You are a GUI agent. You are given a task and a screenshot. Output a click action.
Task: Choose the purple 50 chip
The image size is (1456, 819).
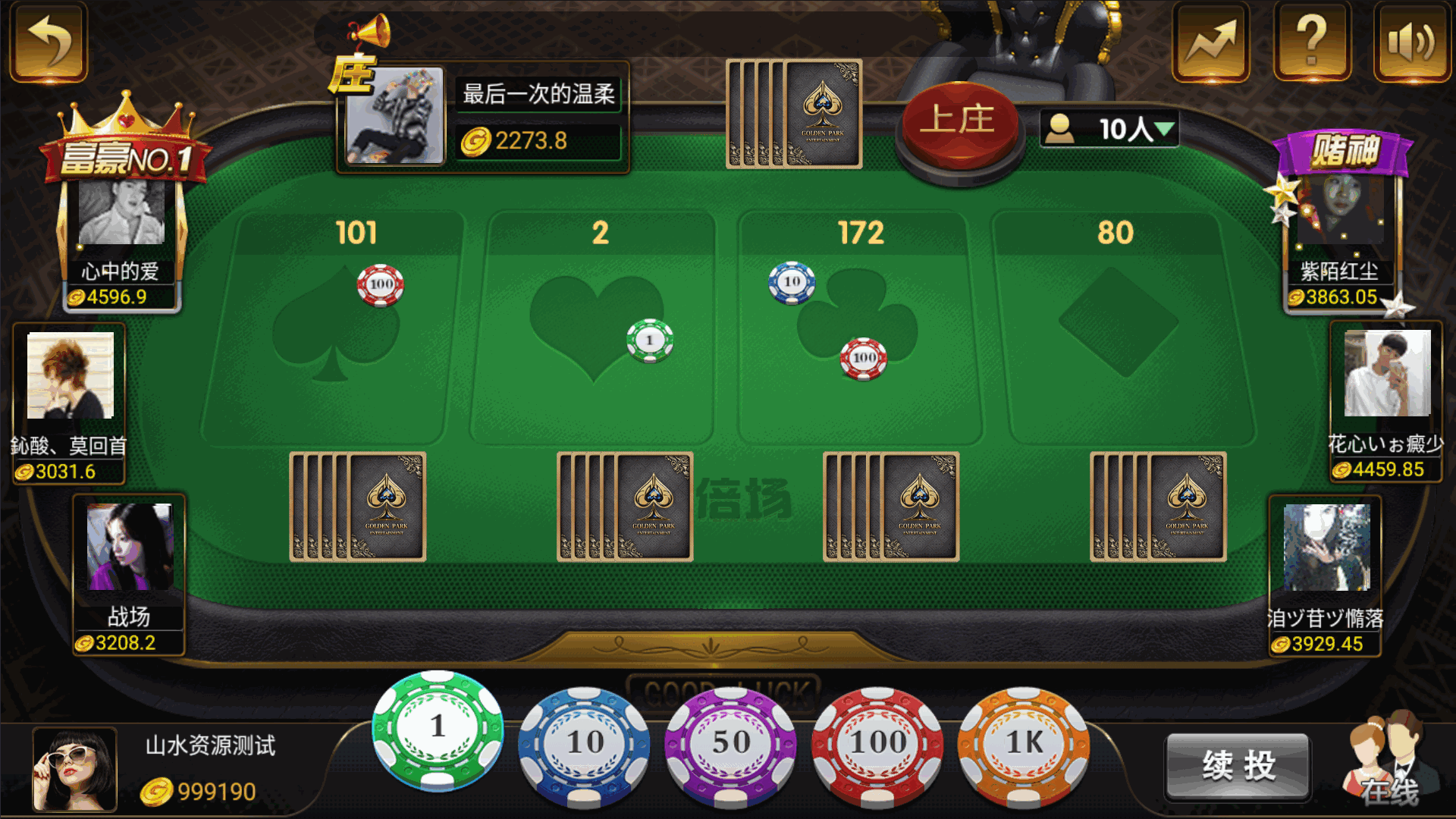(x=730, y=743)
